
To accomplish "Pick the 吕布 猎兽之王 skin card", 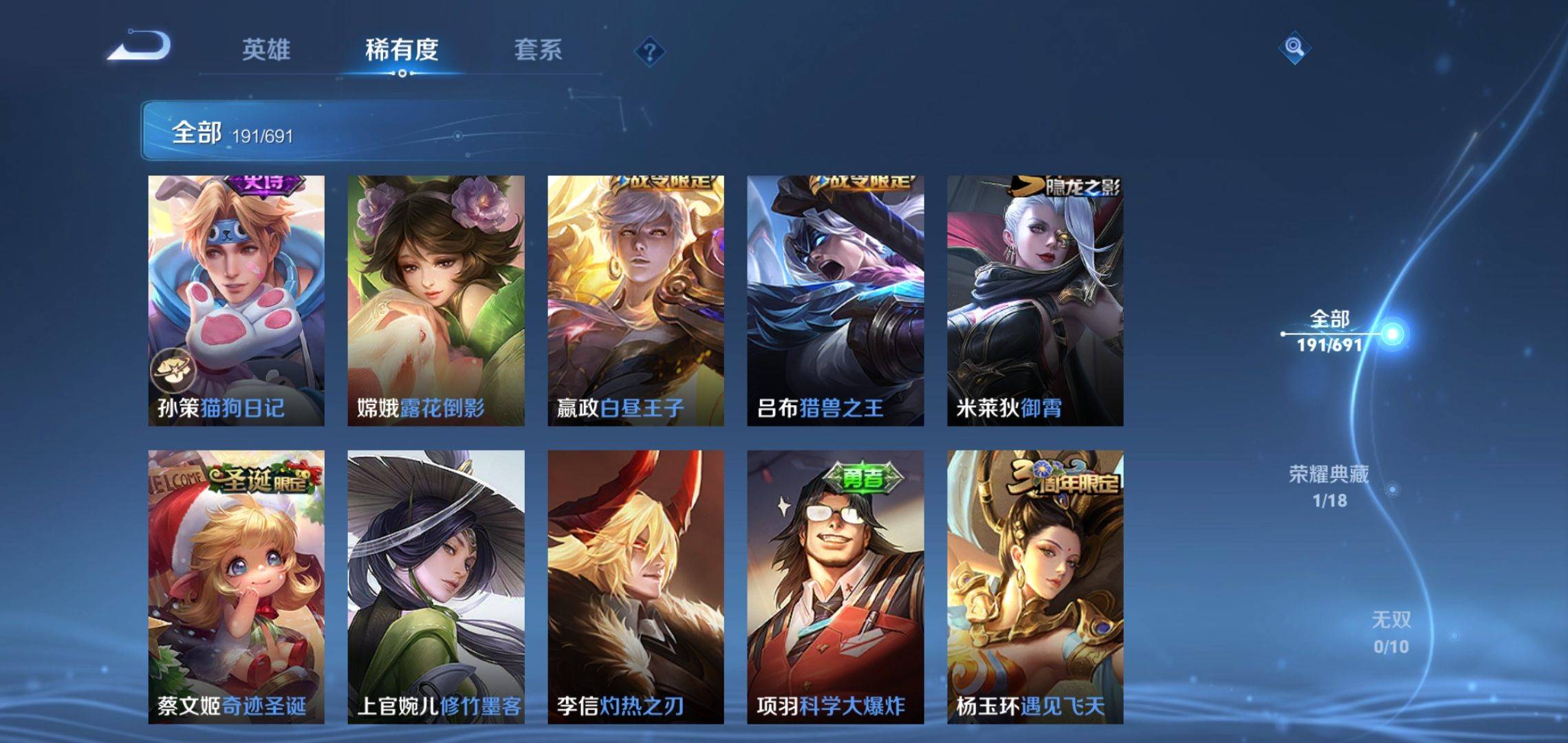I will tap(835, 301).
